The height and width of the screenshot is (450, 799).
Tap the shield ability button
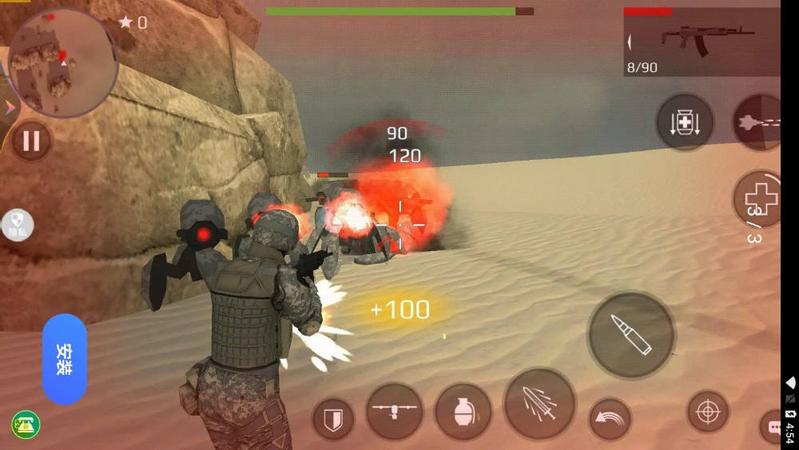point(333,419)
